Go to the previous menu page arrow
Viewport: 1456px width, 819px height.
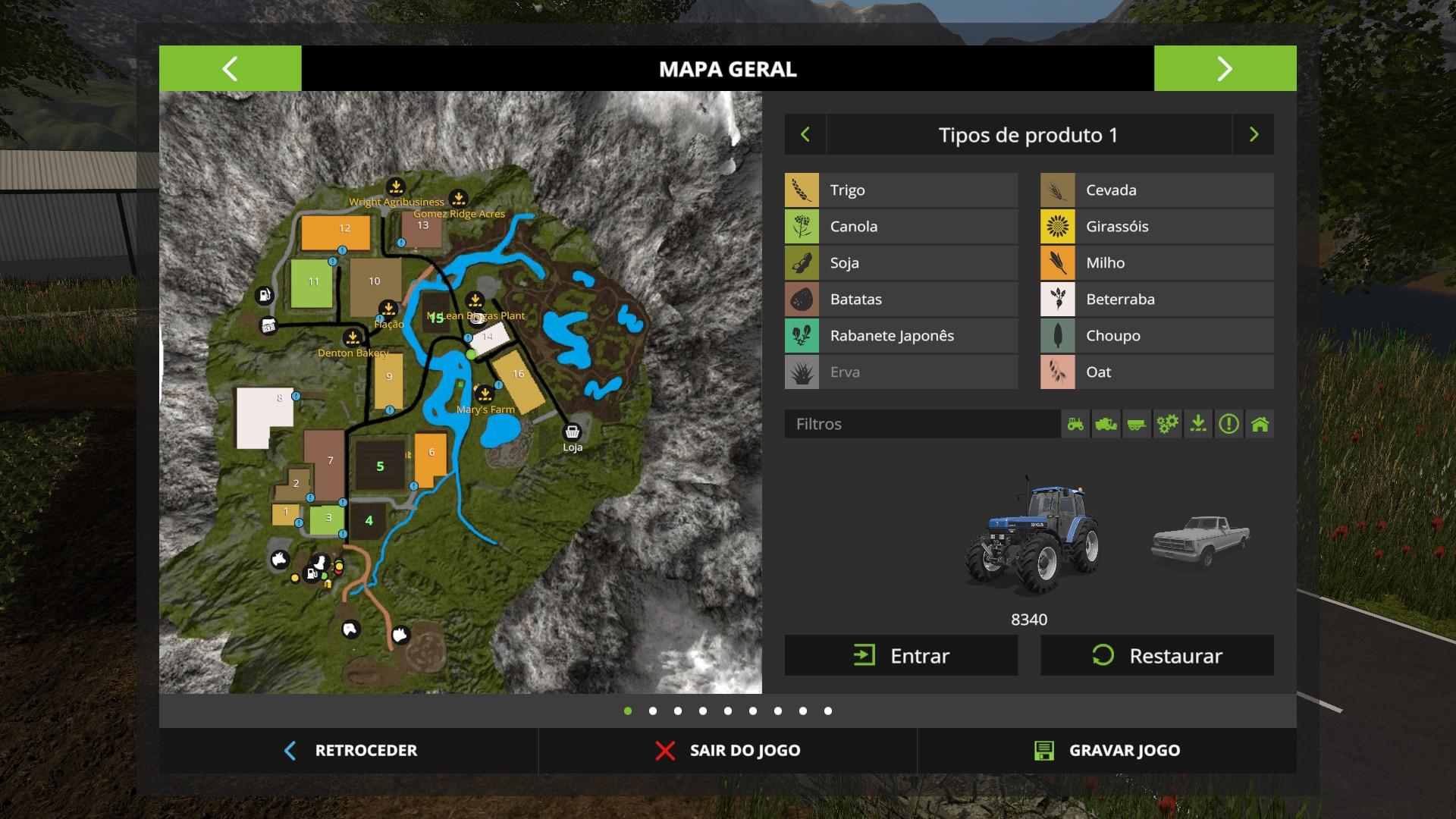coord(230,69)
